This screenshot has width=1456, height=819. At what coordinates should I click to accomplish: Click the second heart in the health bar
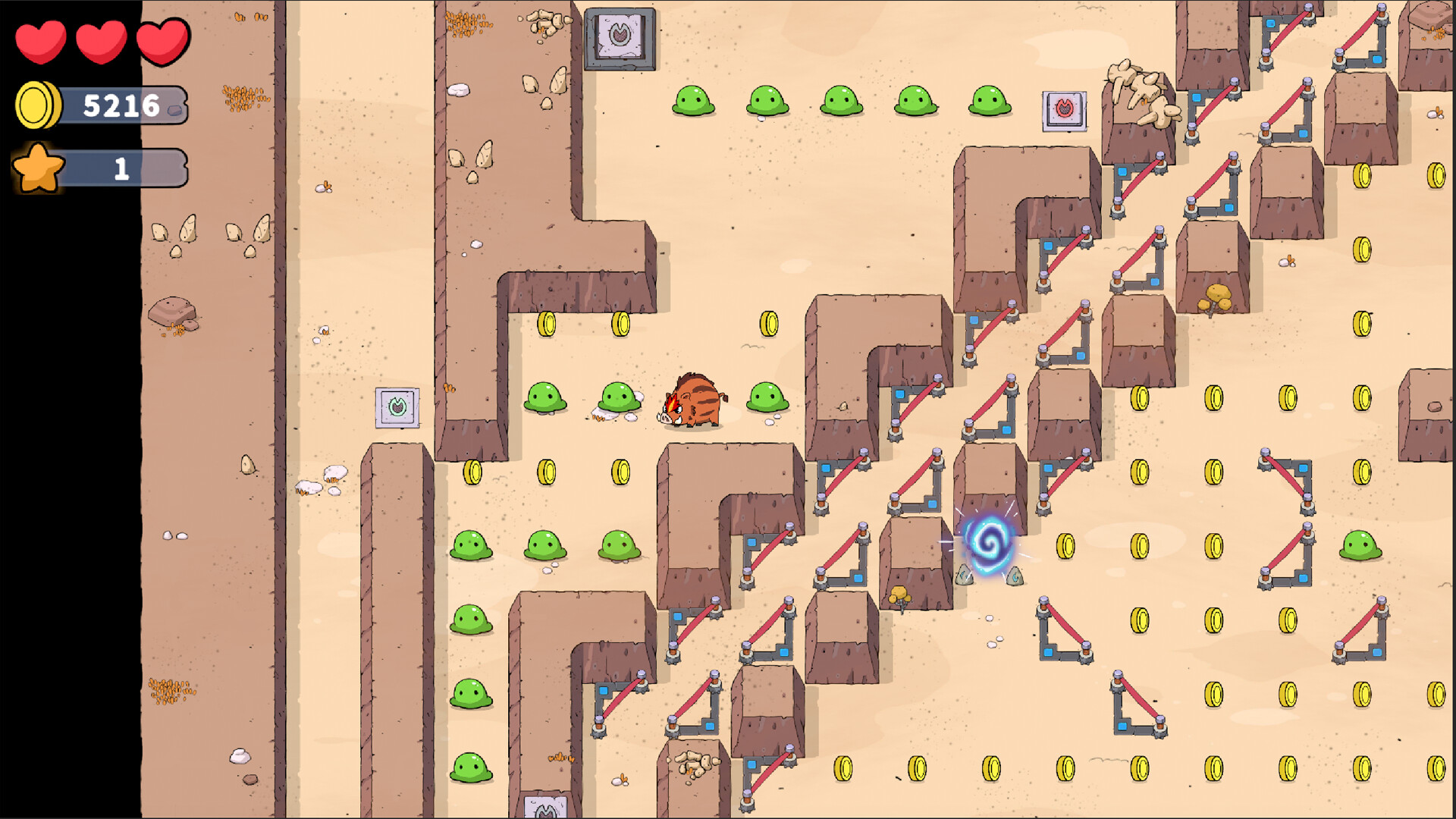coord(100,42)
